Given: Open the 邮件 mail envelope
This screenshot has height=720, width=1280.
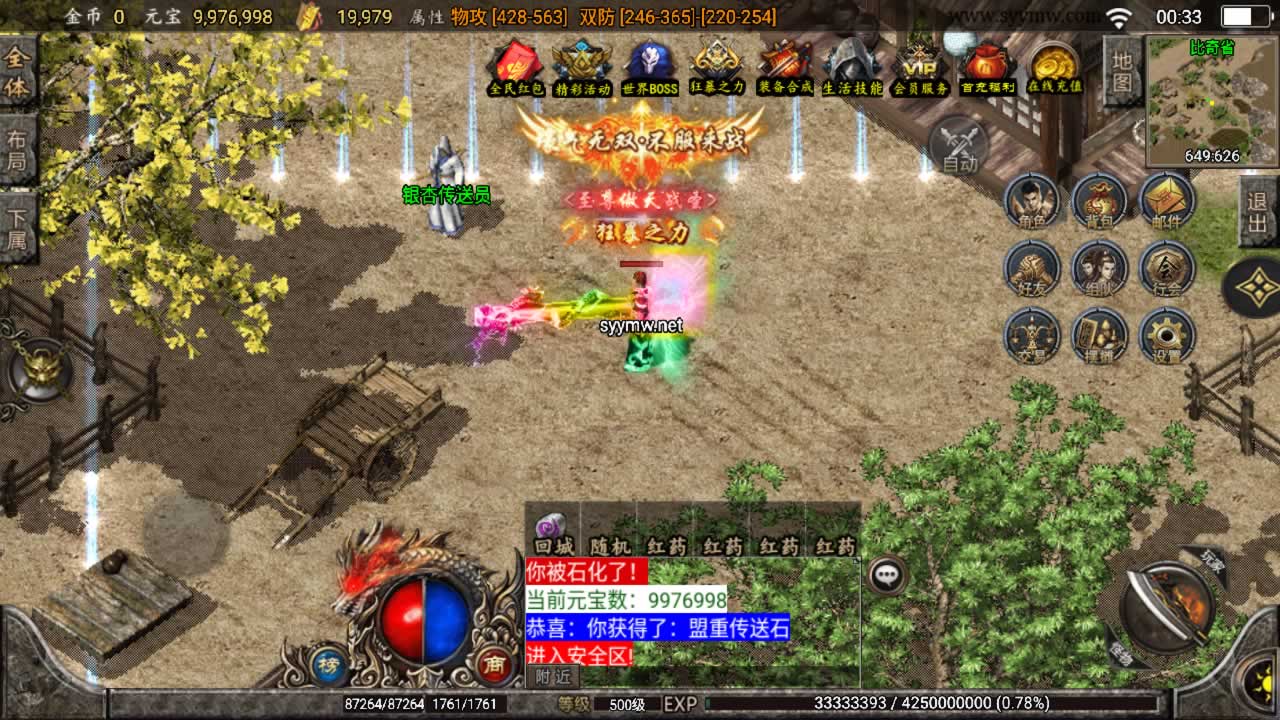Looking at the screenshot, I should point(1166,202).
